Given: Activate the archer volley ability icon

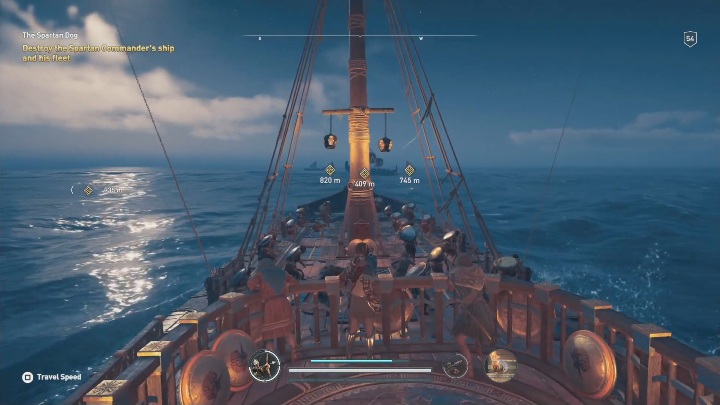Looking at the screenshot, I should 264,365.
